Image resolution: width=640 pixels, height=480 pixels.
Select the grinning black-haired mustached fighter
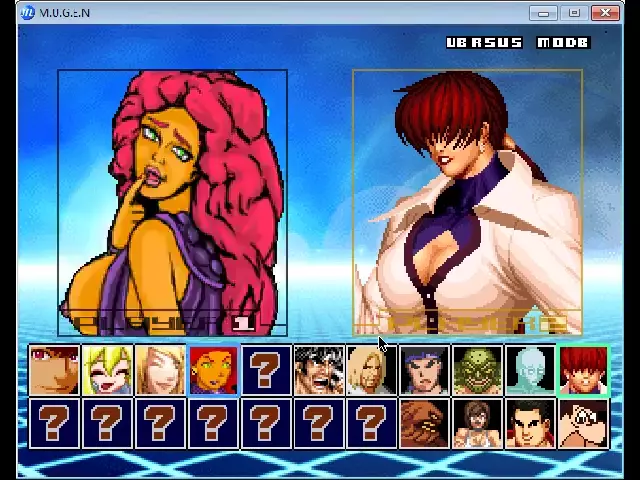click(319, 370)
